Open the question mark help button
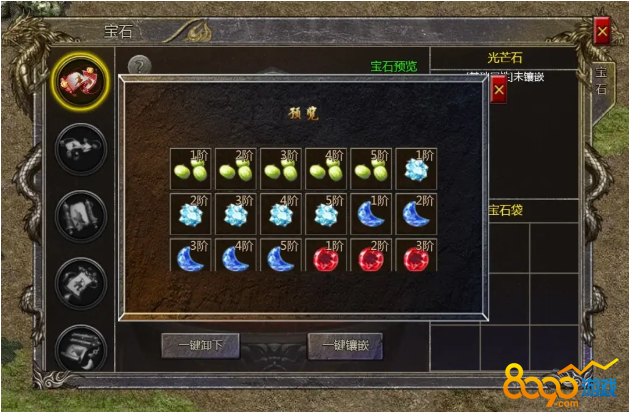The image size is (629, 412). tap(140, 66)
